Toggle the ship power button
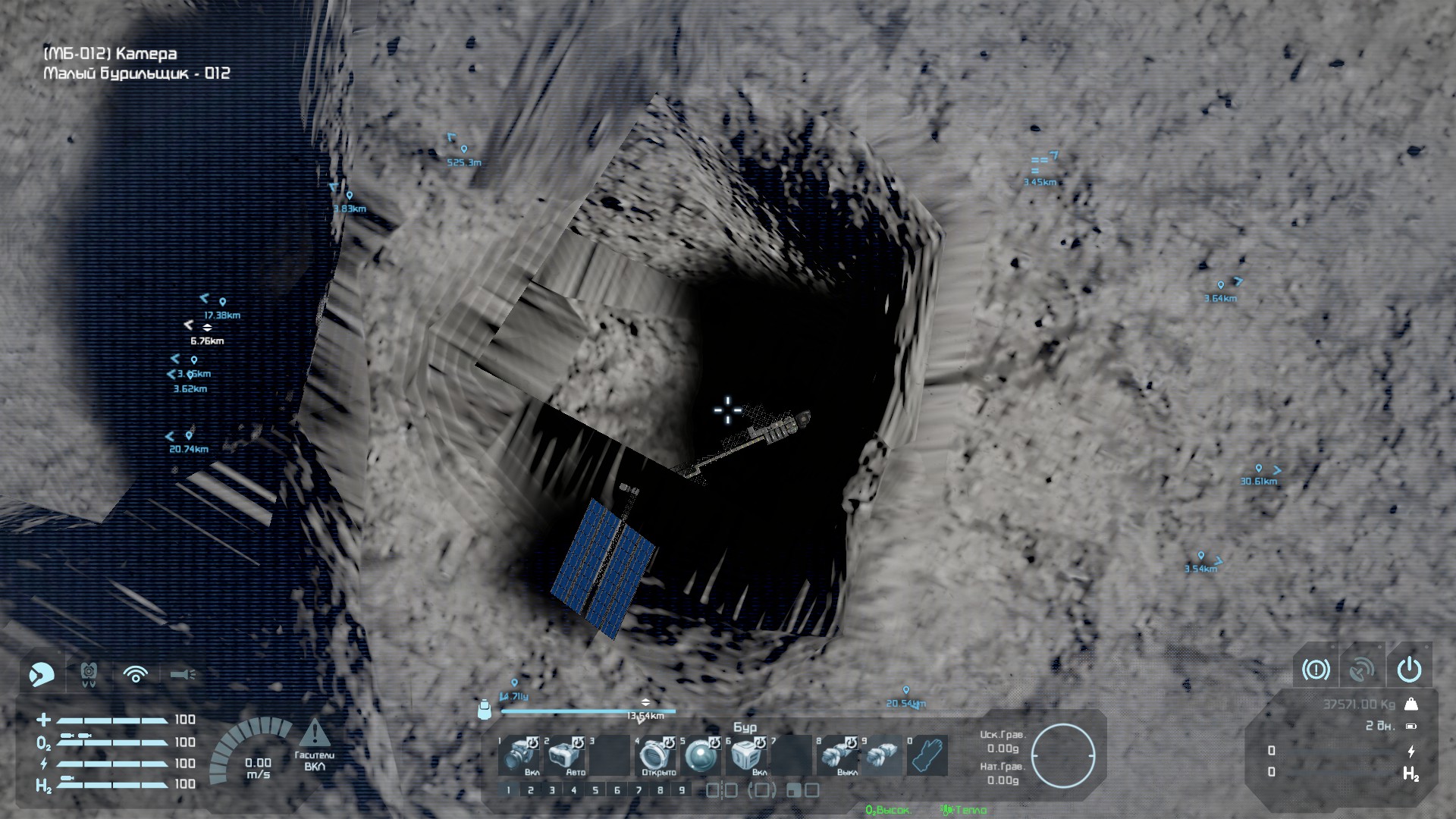The height and width of the screenshot is (819, 1456). [1409, 670]
